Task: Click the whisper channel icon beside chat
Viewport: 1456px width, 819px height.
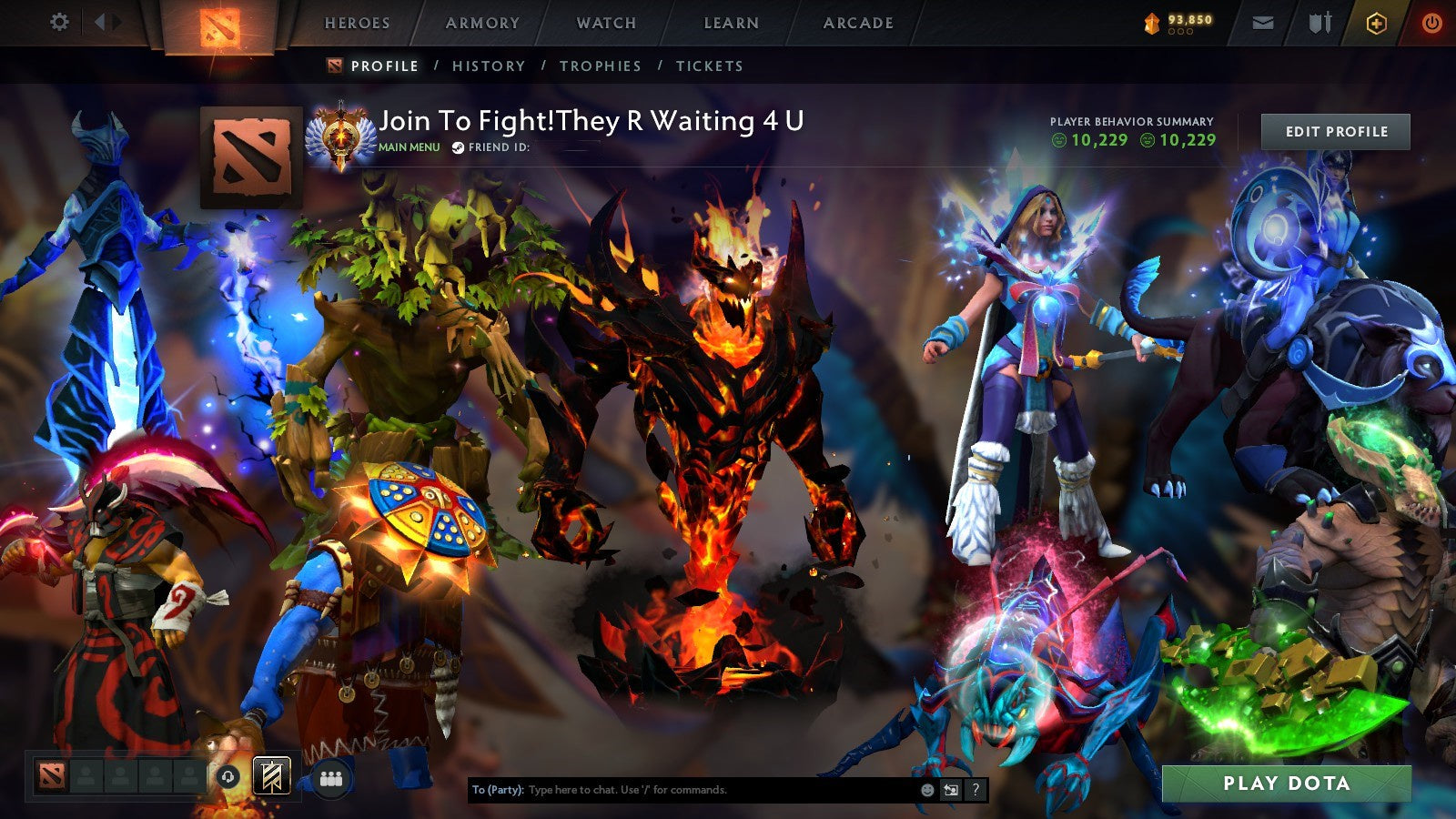Action: (x=949, y=788)
